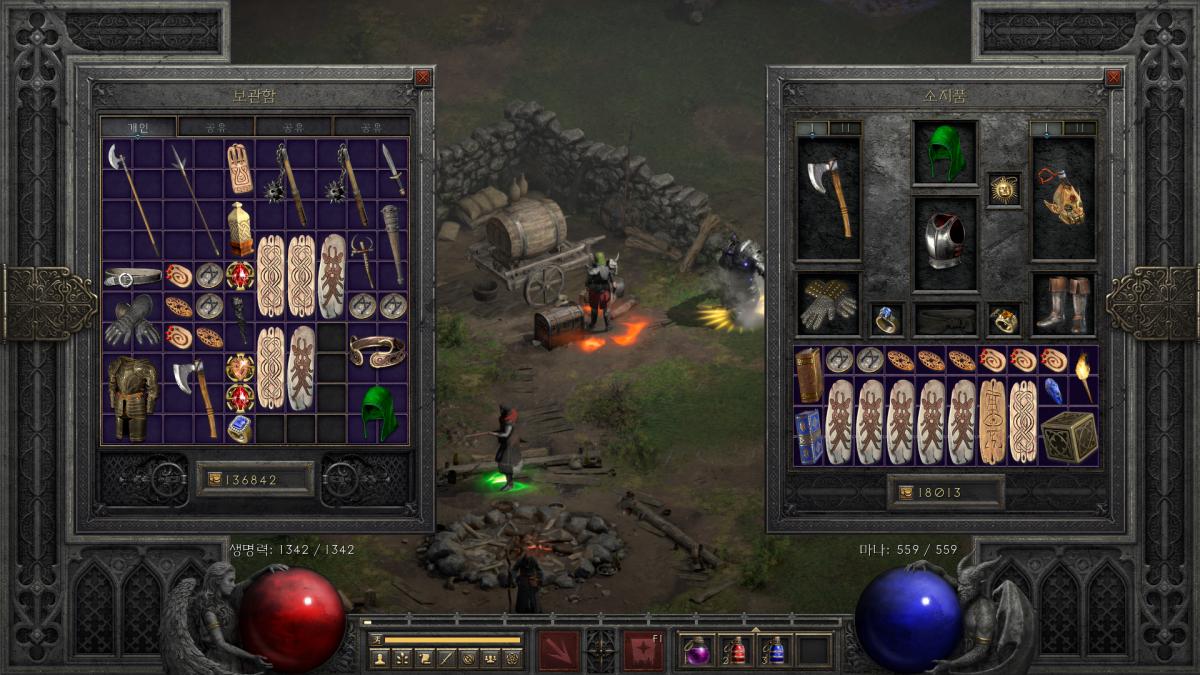1200x675 pixels.
Task: Select the sun amulet slot
Action: 1004,189
